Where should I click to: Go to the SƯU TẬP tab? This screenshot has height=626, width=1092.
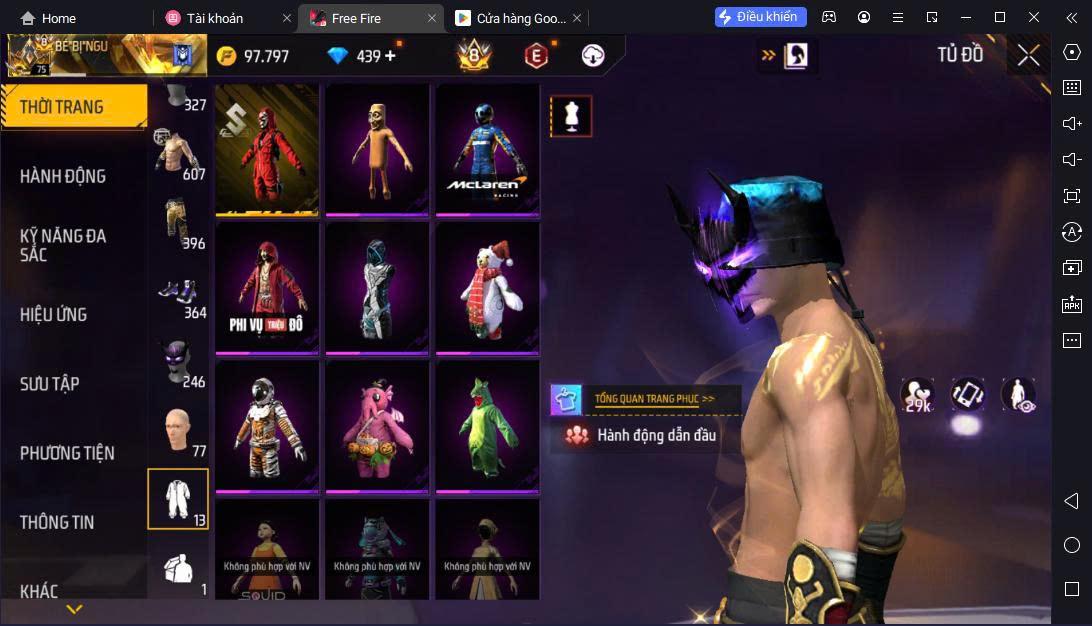pos(50,384)
